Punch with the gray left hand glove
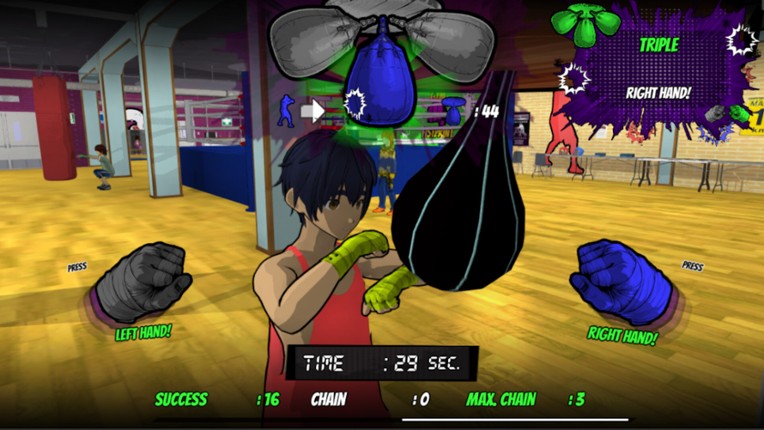The image size is (764, 430). (x=141, y=283)
